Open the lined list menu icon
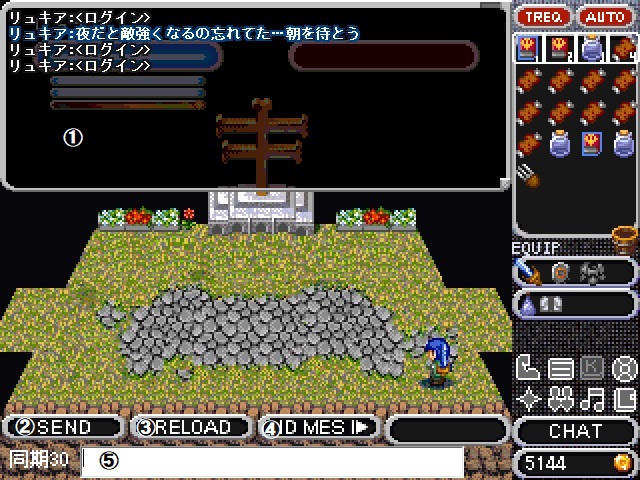640x480 pixels. click(x=560, y=369)
